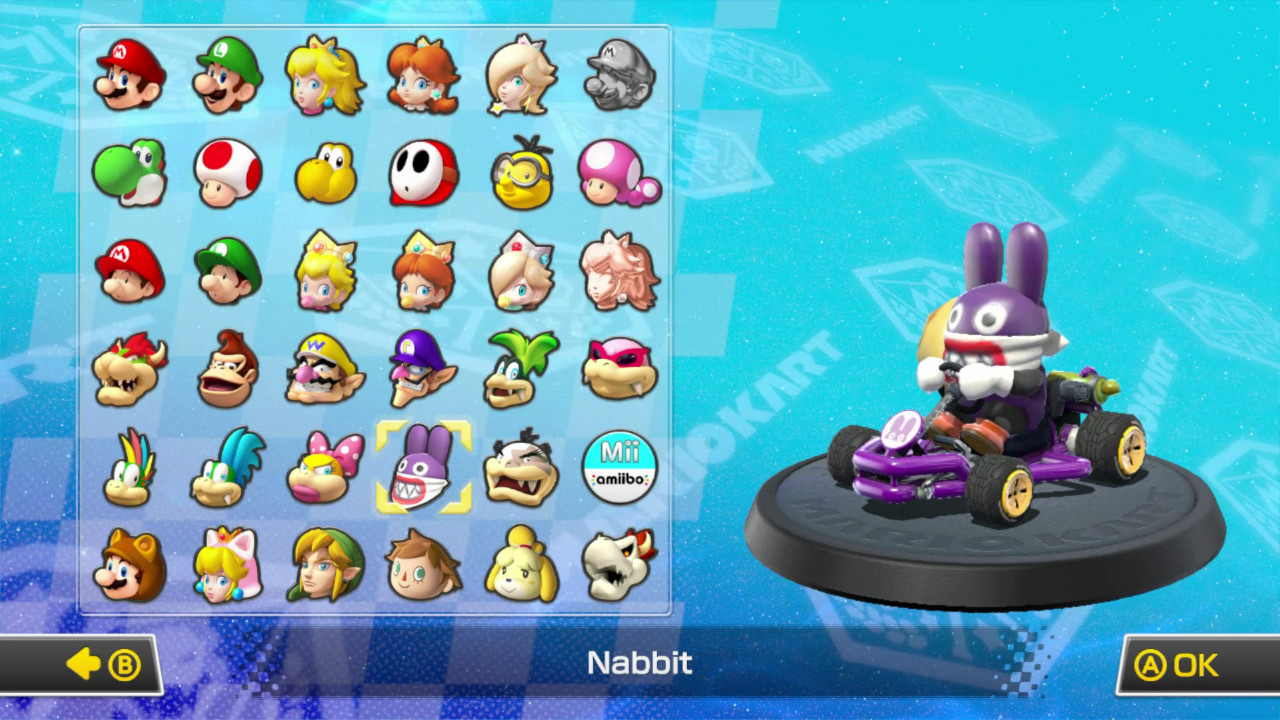This screenshot has height=720, width=1280.
Task: Pick Shy Guy as your character
Action: coord(420,174)
